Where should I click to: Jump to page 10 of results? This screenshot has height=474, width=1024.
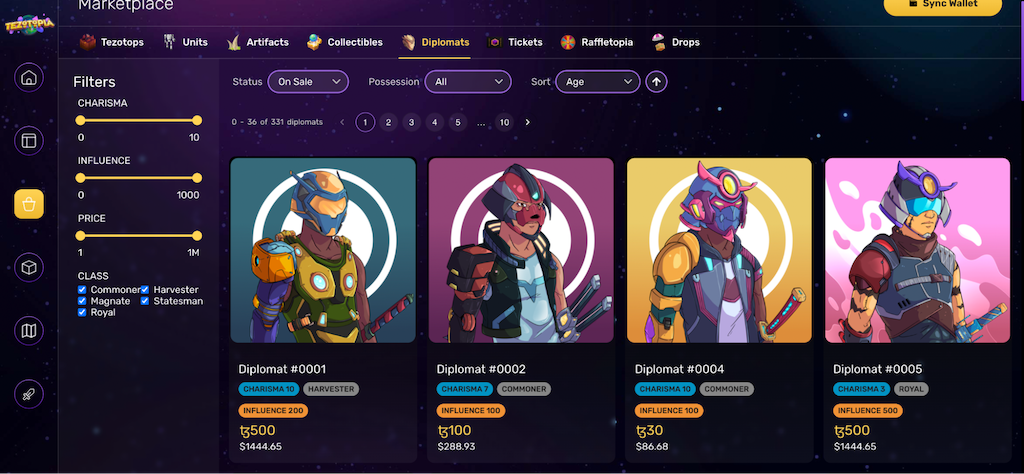point(505,122)
